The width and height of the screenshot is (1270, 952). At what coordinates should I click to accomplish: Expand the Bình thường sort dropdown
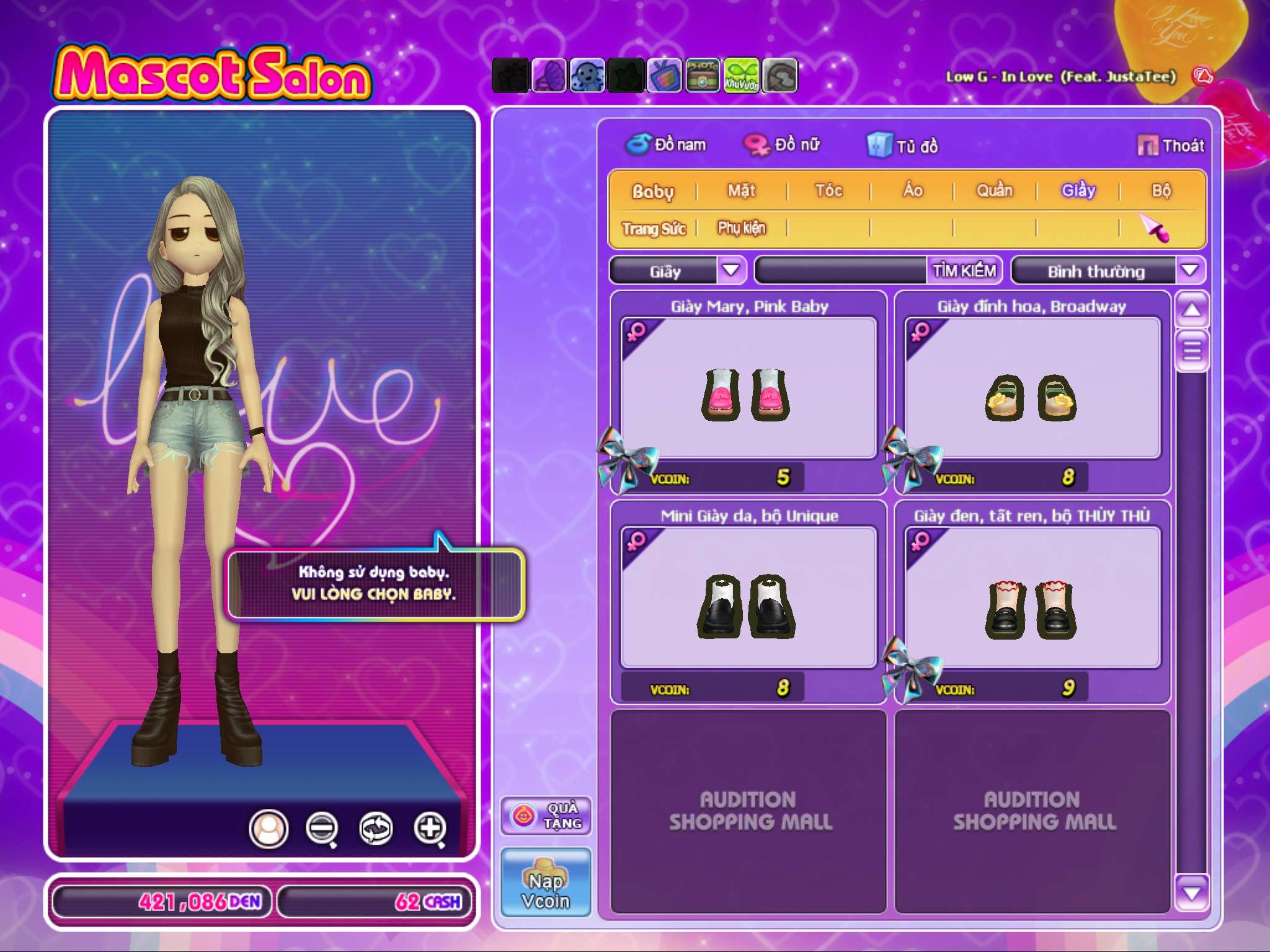click(x=1189, y=270)
